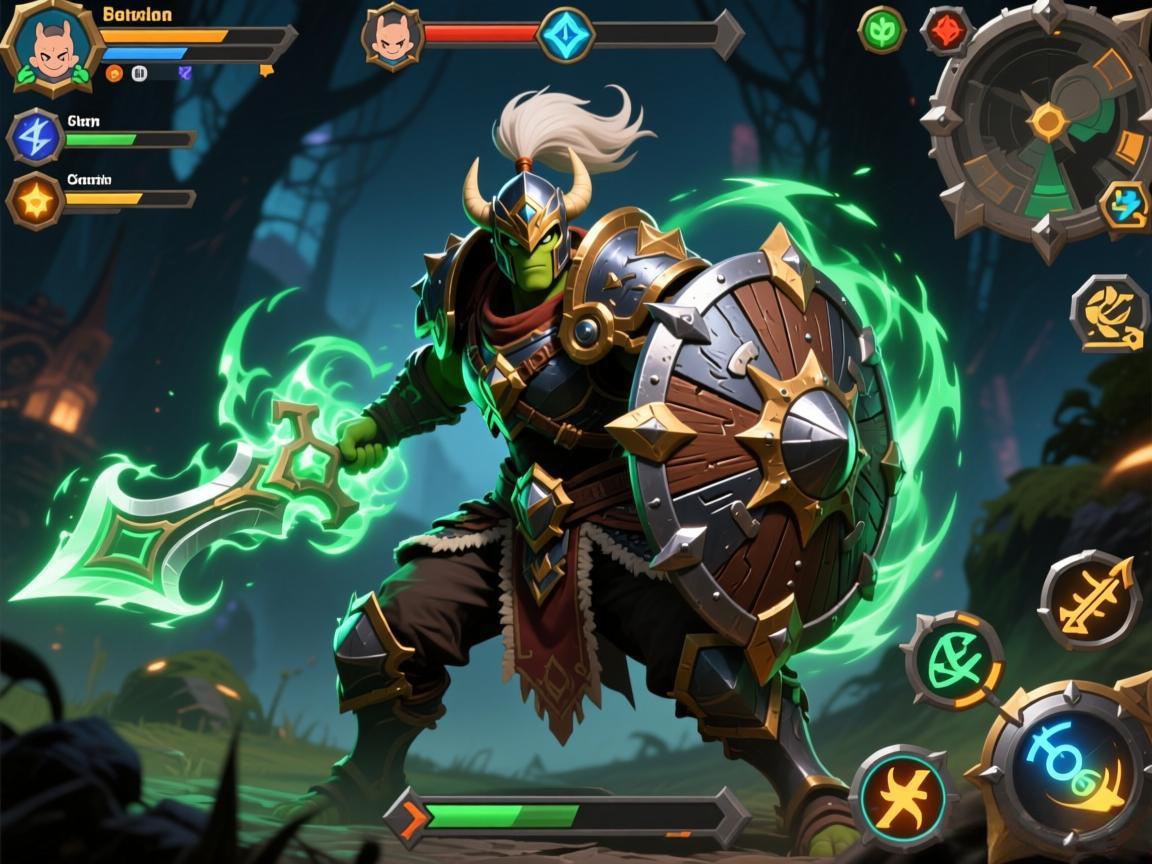1152x864 pixels.
Task: Click the small purple rune status icon
Action: (184, 72)
